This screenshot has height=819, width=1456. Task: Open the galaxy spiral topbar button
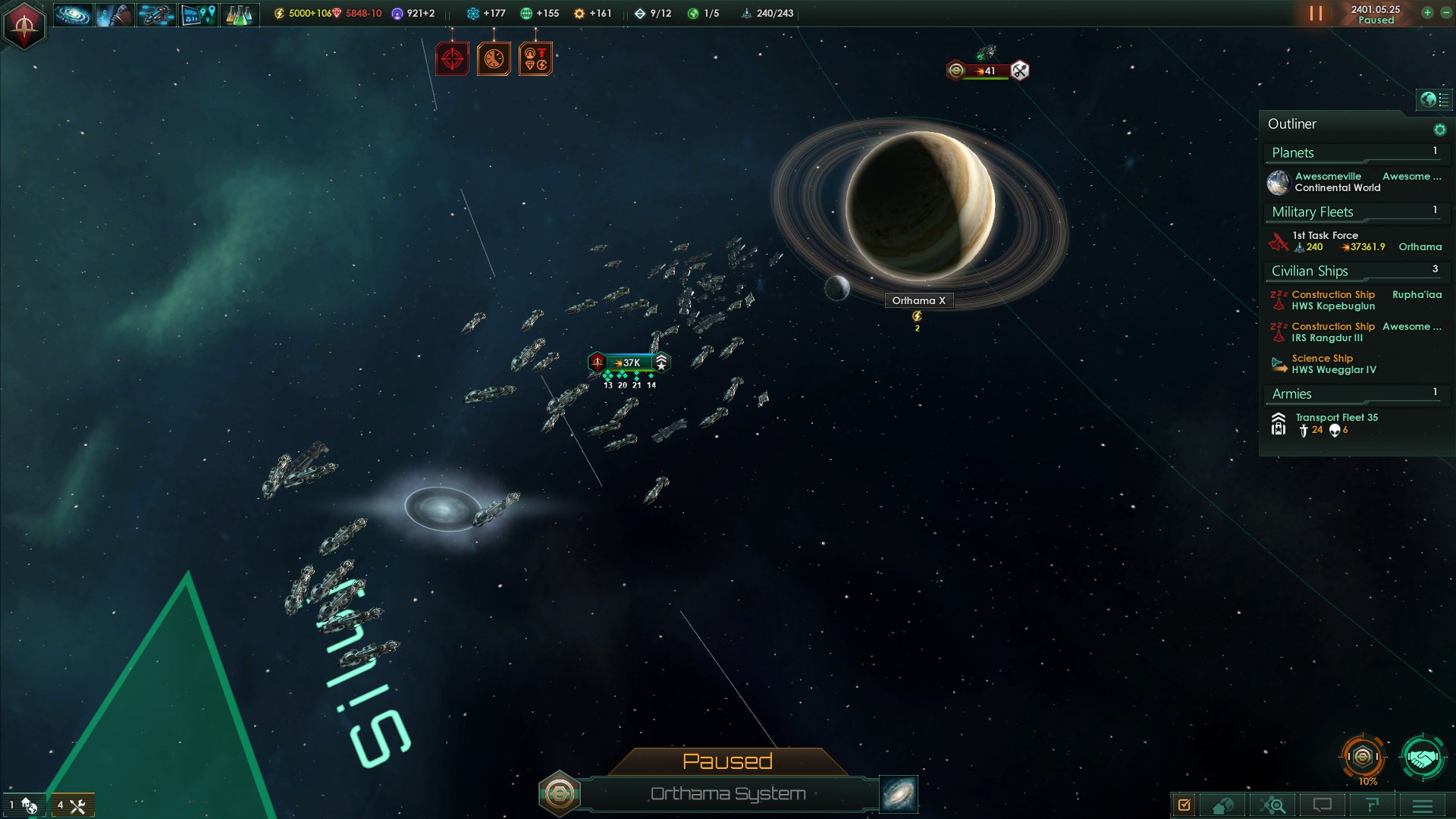[x=73, y=14]
